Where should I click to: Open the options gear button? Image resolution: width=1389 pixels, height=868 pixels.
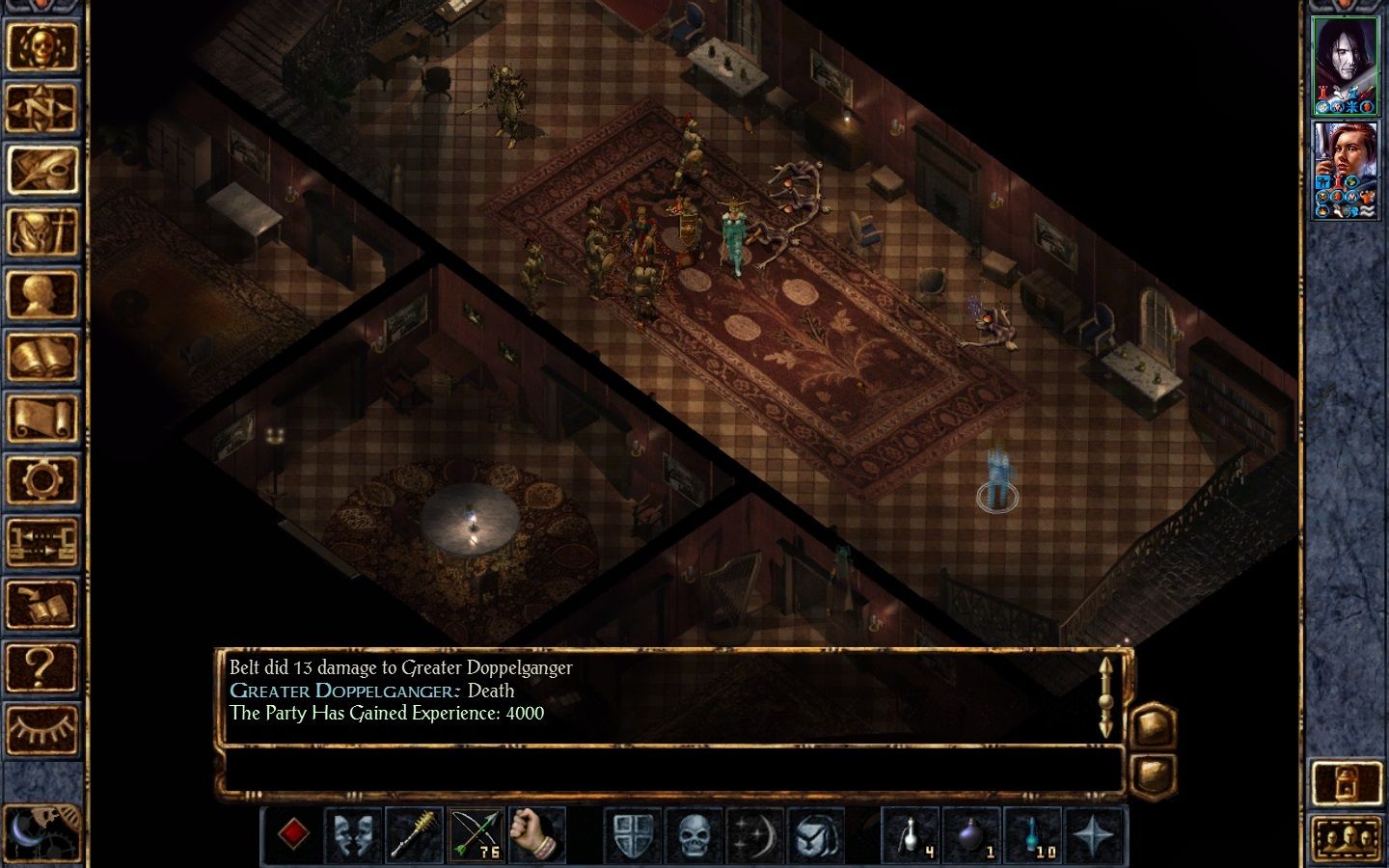click(41, 479)
